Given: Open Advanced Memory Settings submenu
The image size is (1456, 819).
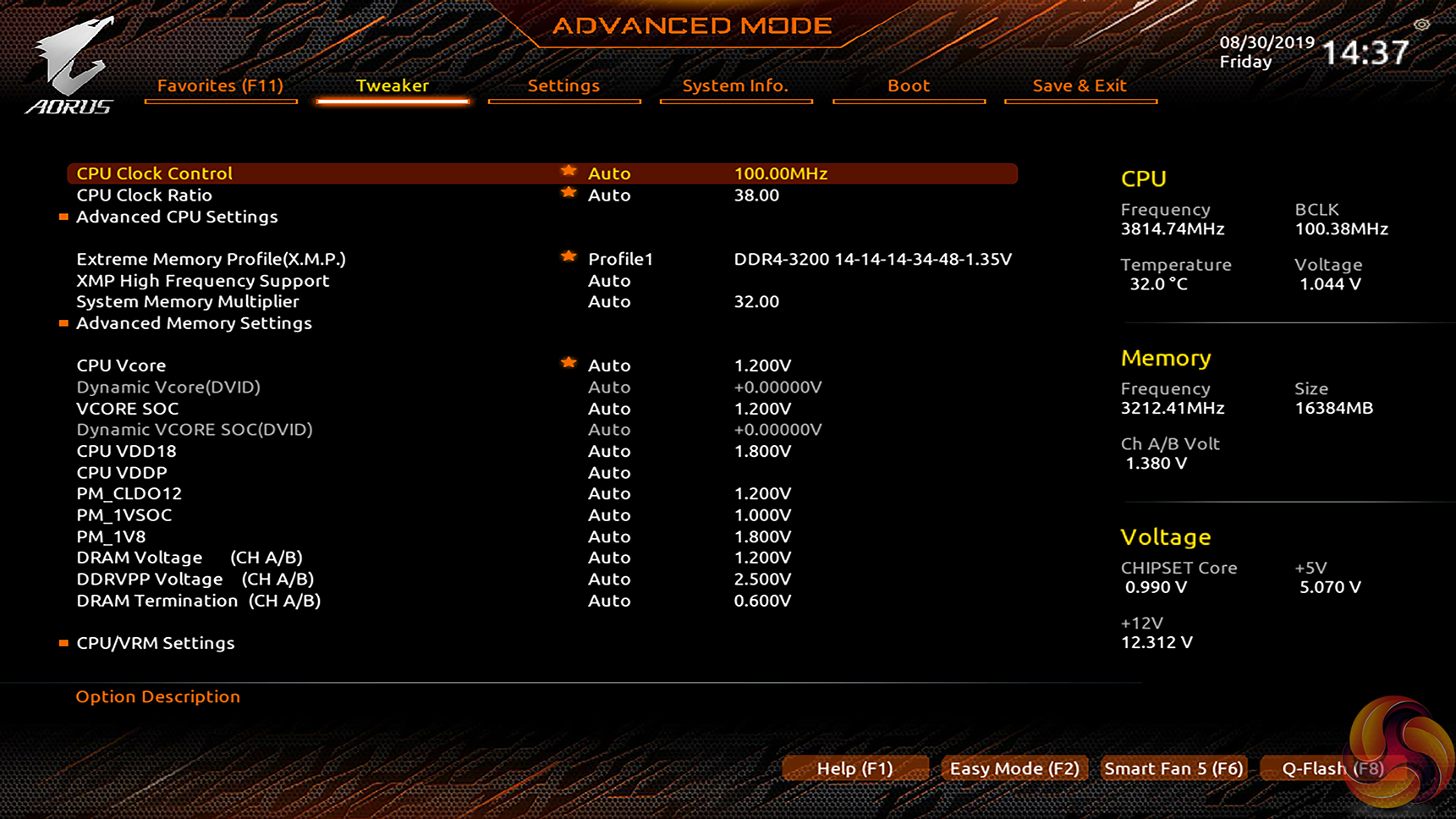Looking at the screenshot, I should point(194,323).
